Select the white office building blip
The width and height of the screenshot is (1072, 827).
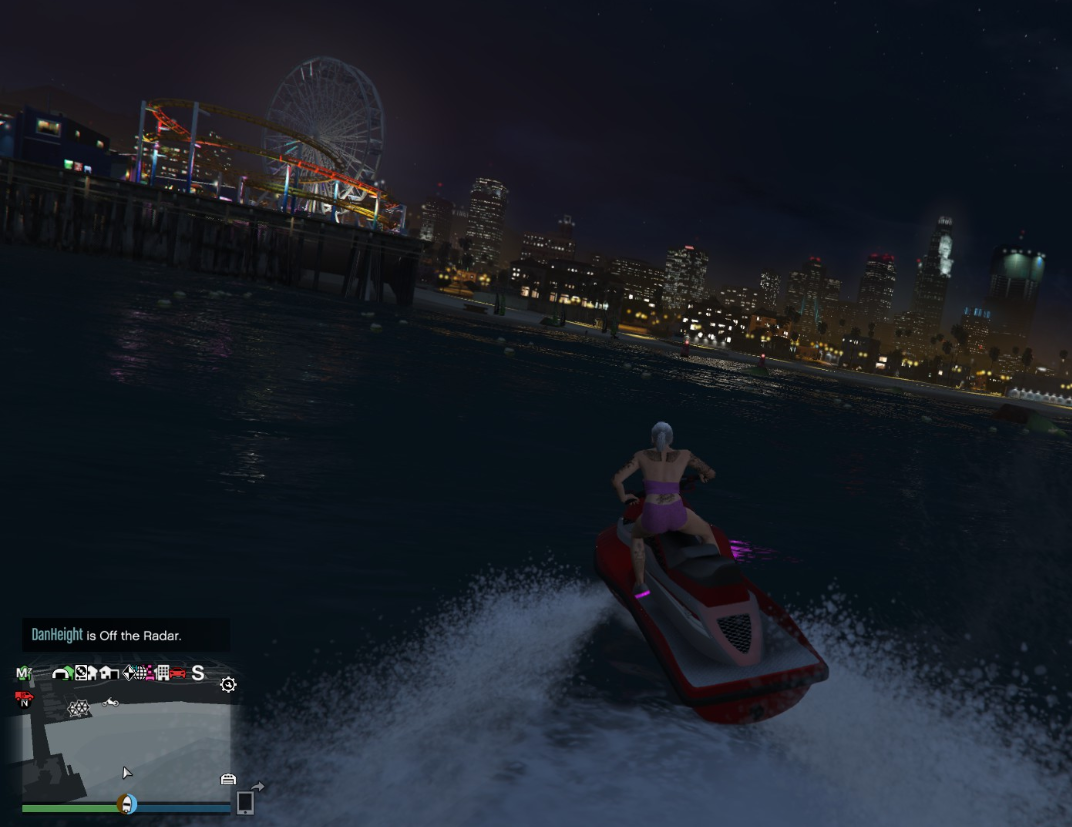click(x=163, y=673)
